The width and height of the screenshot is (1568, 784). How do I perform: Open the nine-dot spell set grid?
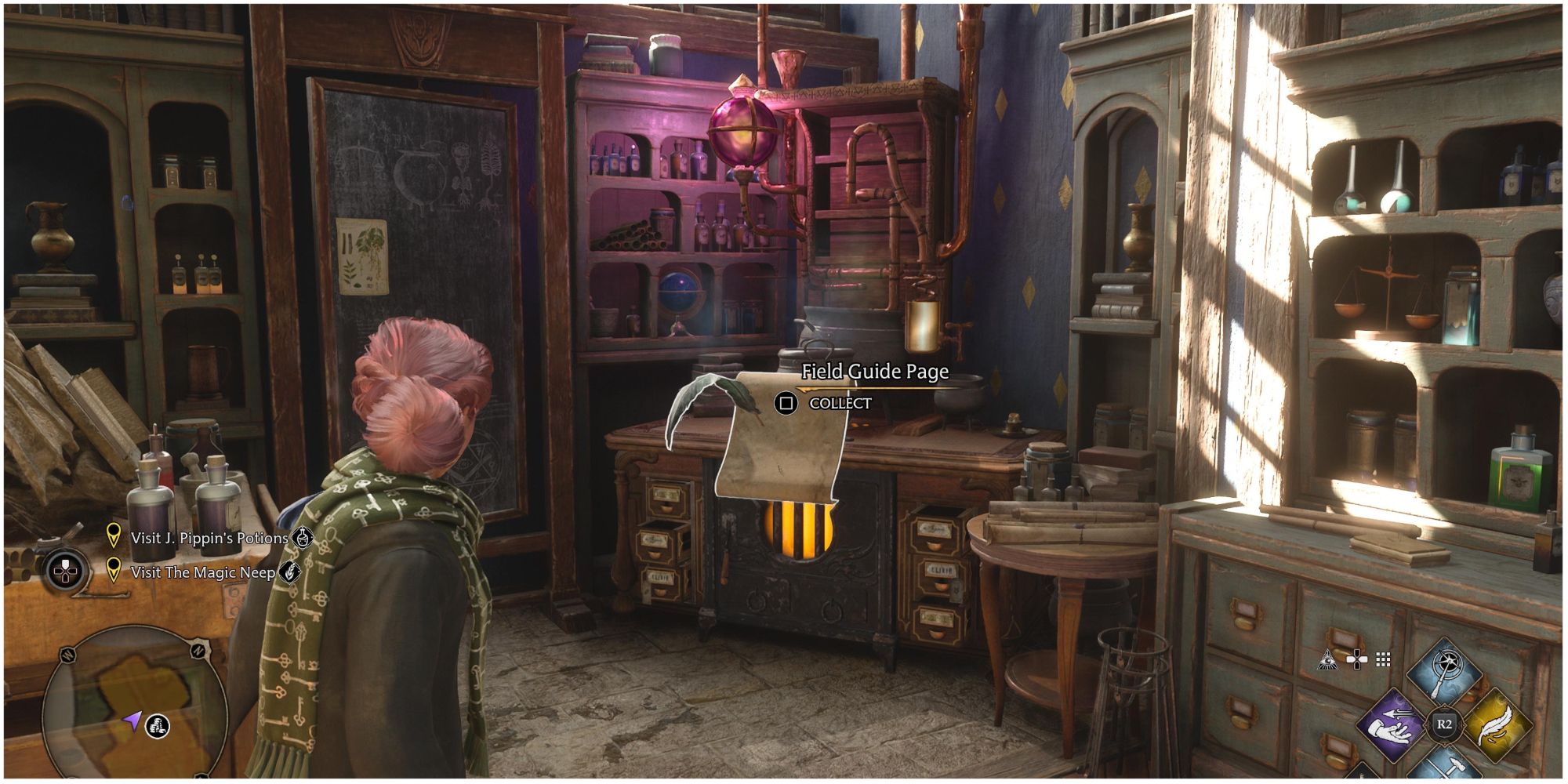tap(1383, 660)
